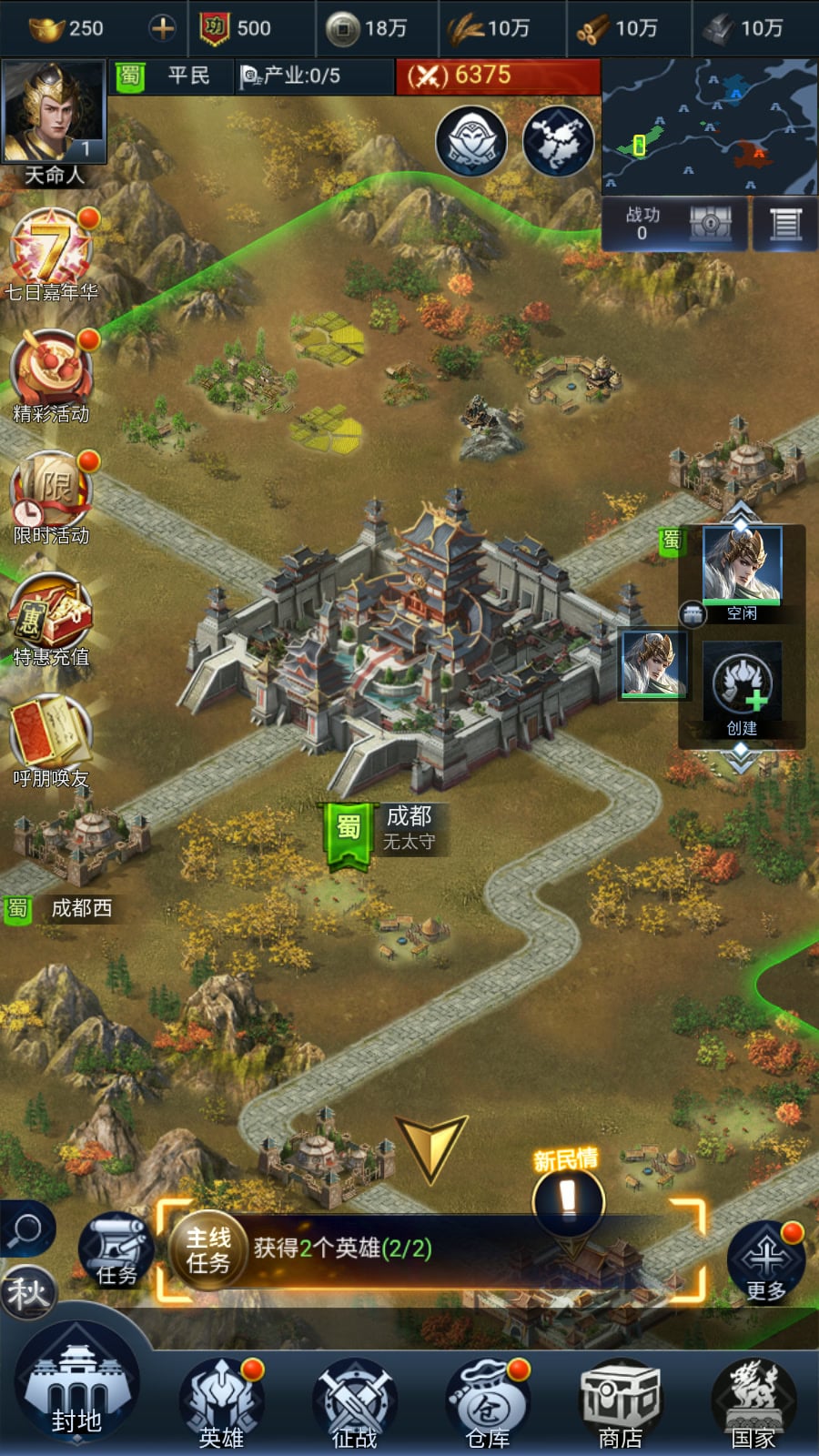
Task: Open the 仓库 warehouse
Action: pyautogui.click(x=488, y=1402)
